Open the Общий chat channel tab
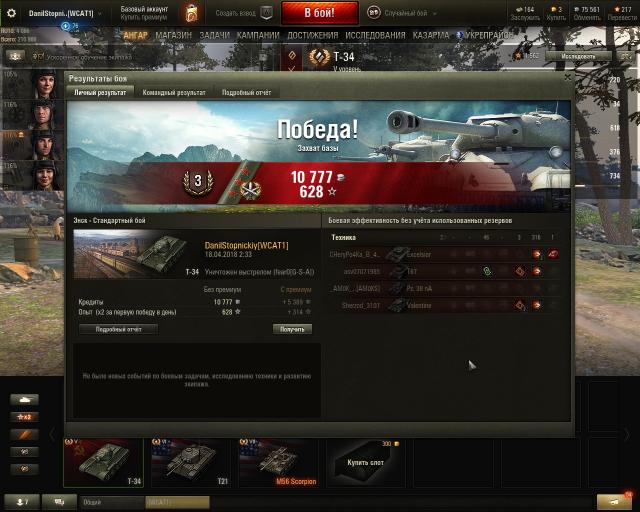This screenshot has width=640, height=512. pyautogui.click(x=92, y=502)
